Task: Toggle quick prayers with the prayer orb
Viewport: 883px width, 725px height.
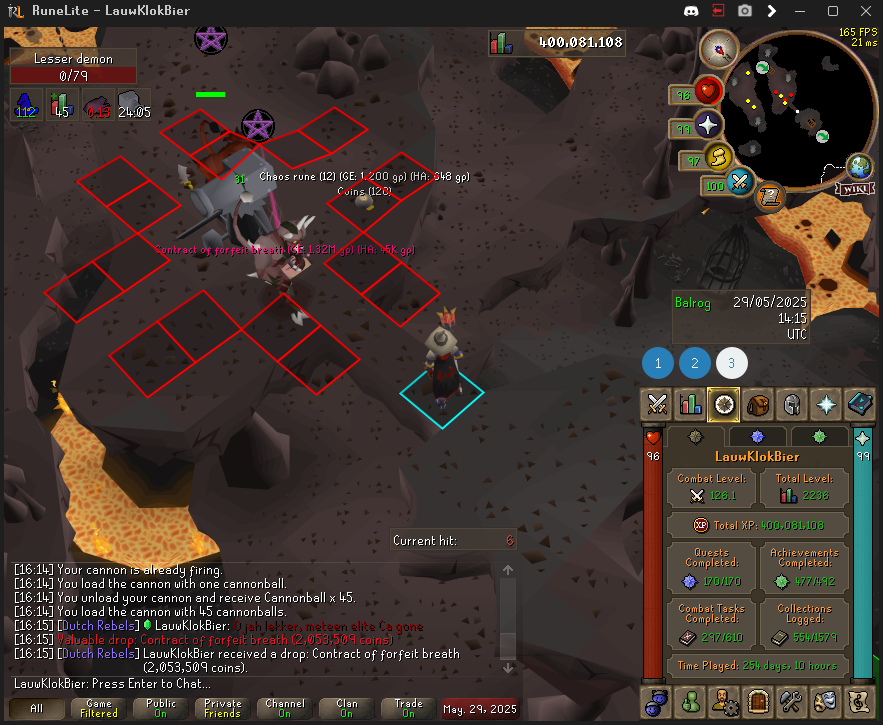Action: (709, 126)
